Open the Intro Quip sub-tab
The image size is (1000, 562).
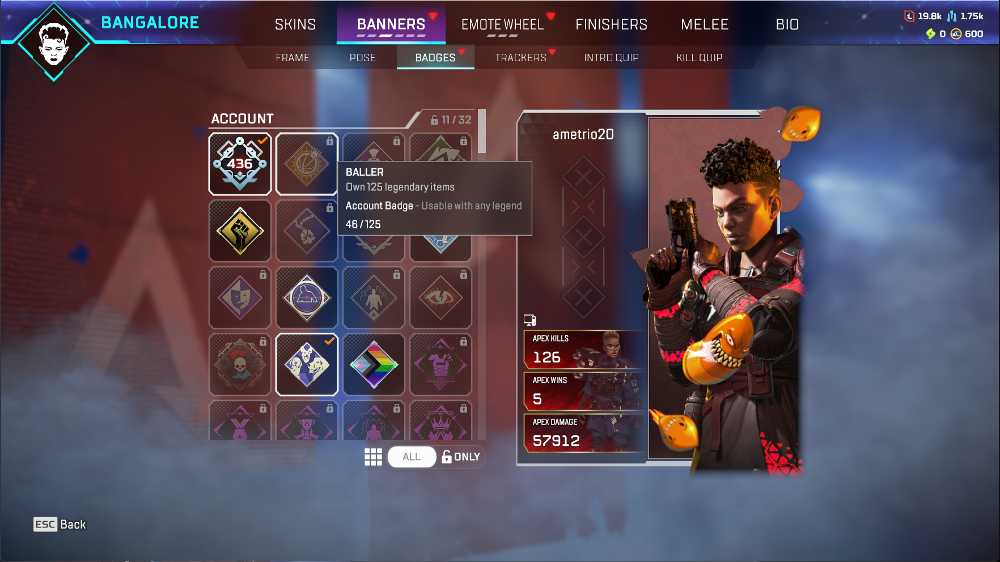point(611,58)
